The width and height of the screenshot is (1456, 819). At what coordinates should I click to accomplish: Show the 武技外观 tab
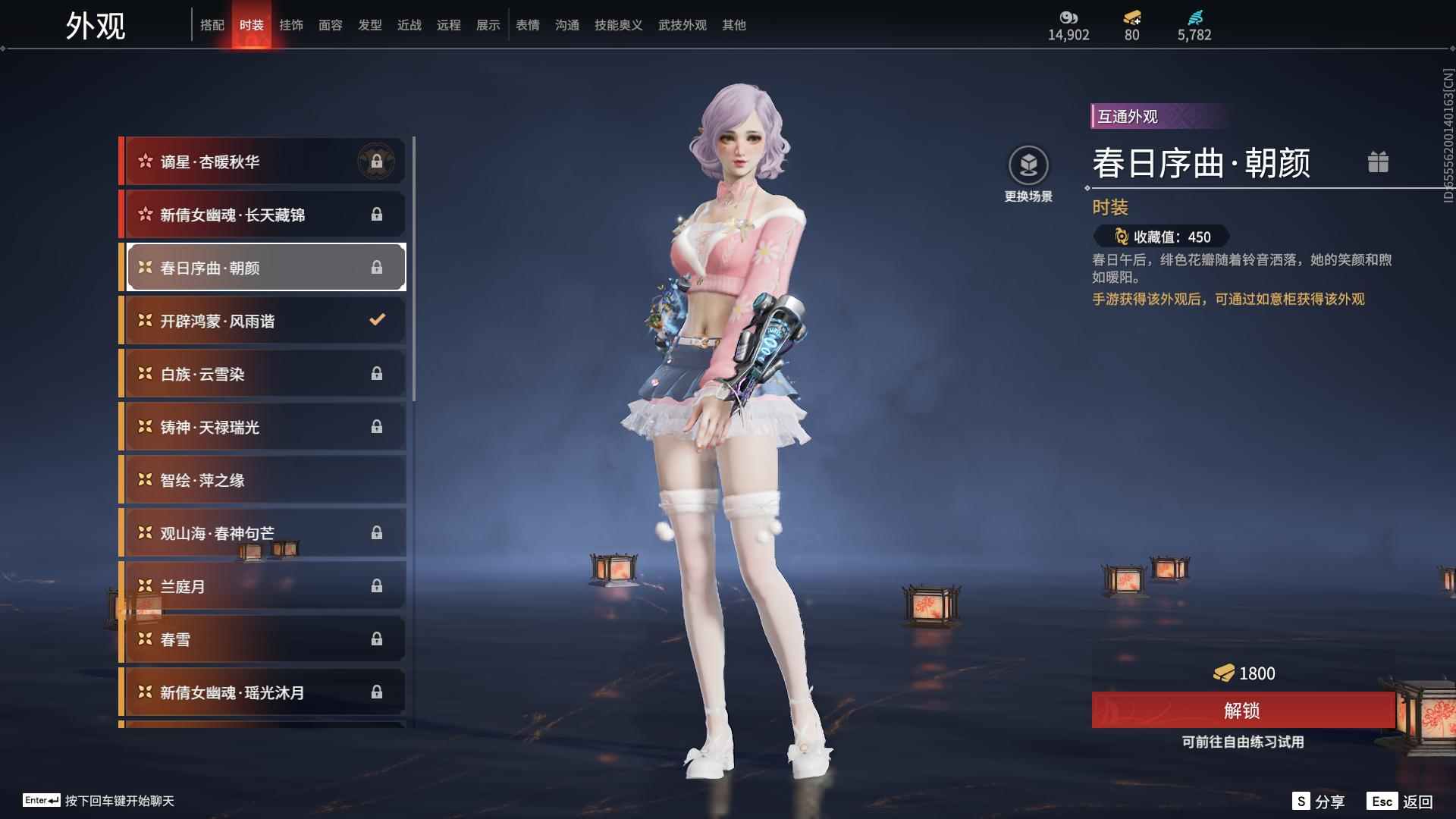coord(682,25)
